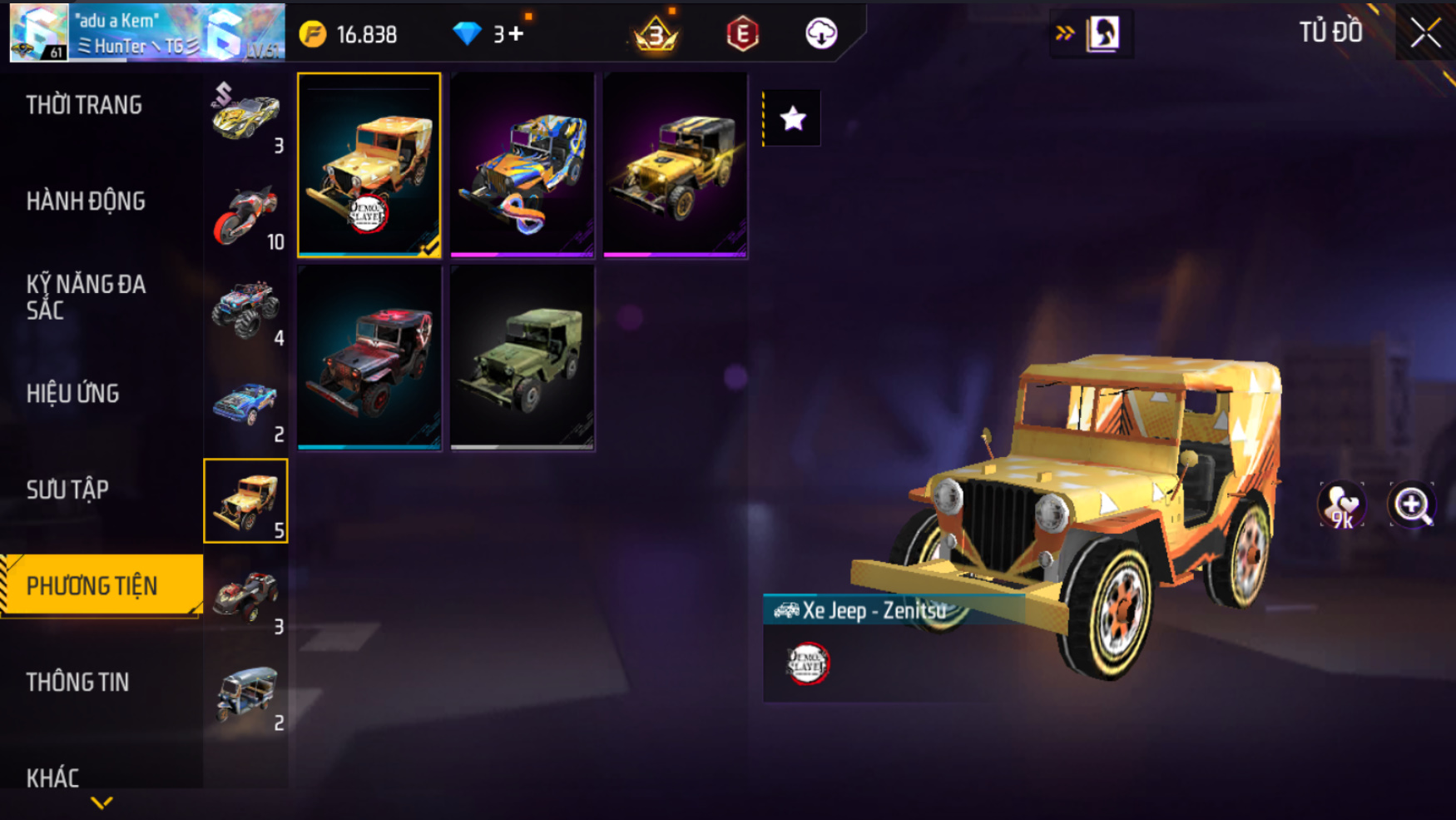Viewport: 1456px width, 820px height.
Task: Select the blue and orange flame jeep skin
Action: [x=522, y=165]
